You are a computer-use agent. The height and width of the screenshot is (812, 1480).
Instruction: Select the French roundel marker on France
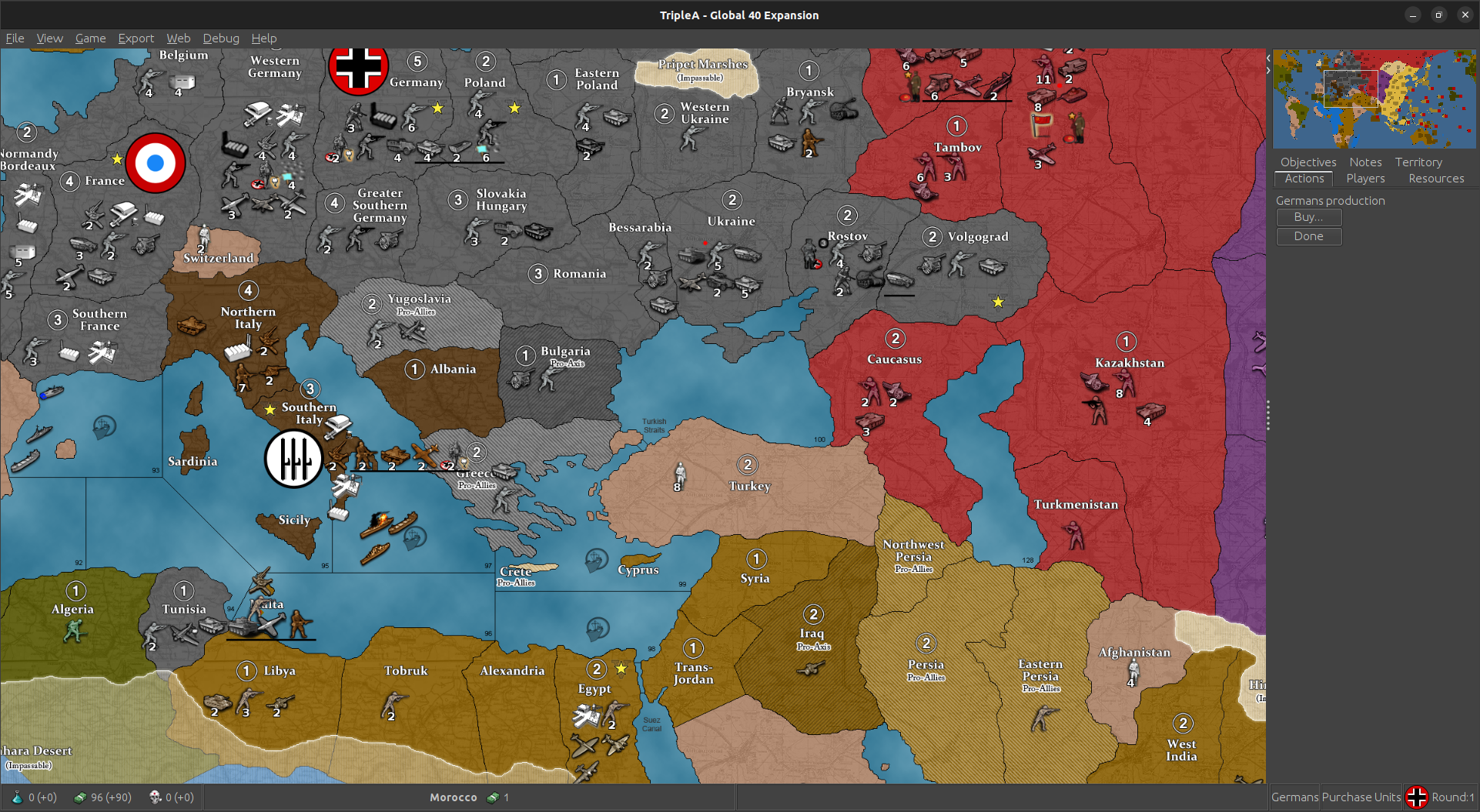[156, 162]
